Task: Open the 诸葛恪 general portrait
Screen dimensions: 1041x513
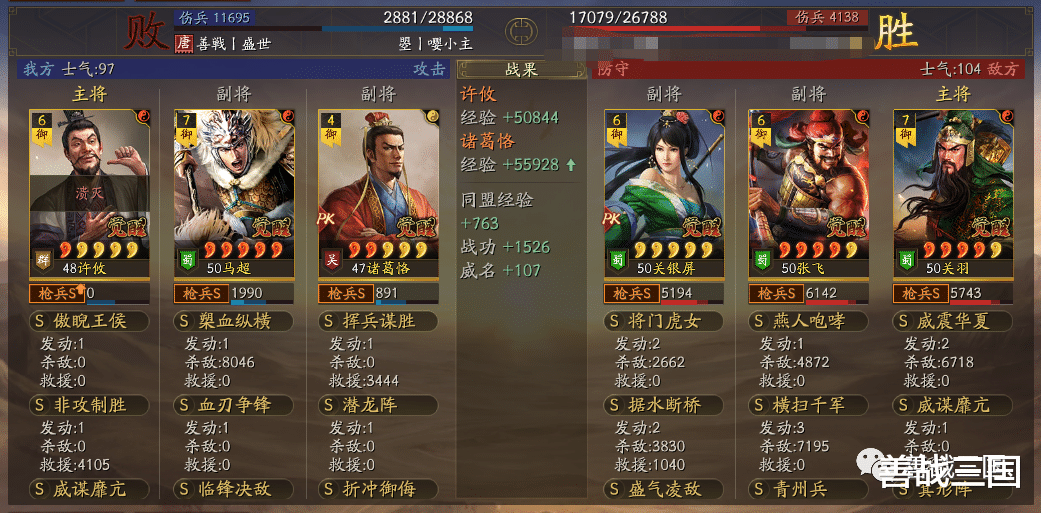Action: pos(377,192)
